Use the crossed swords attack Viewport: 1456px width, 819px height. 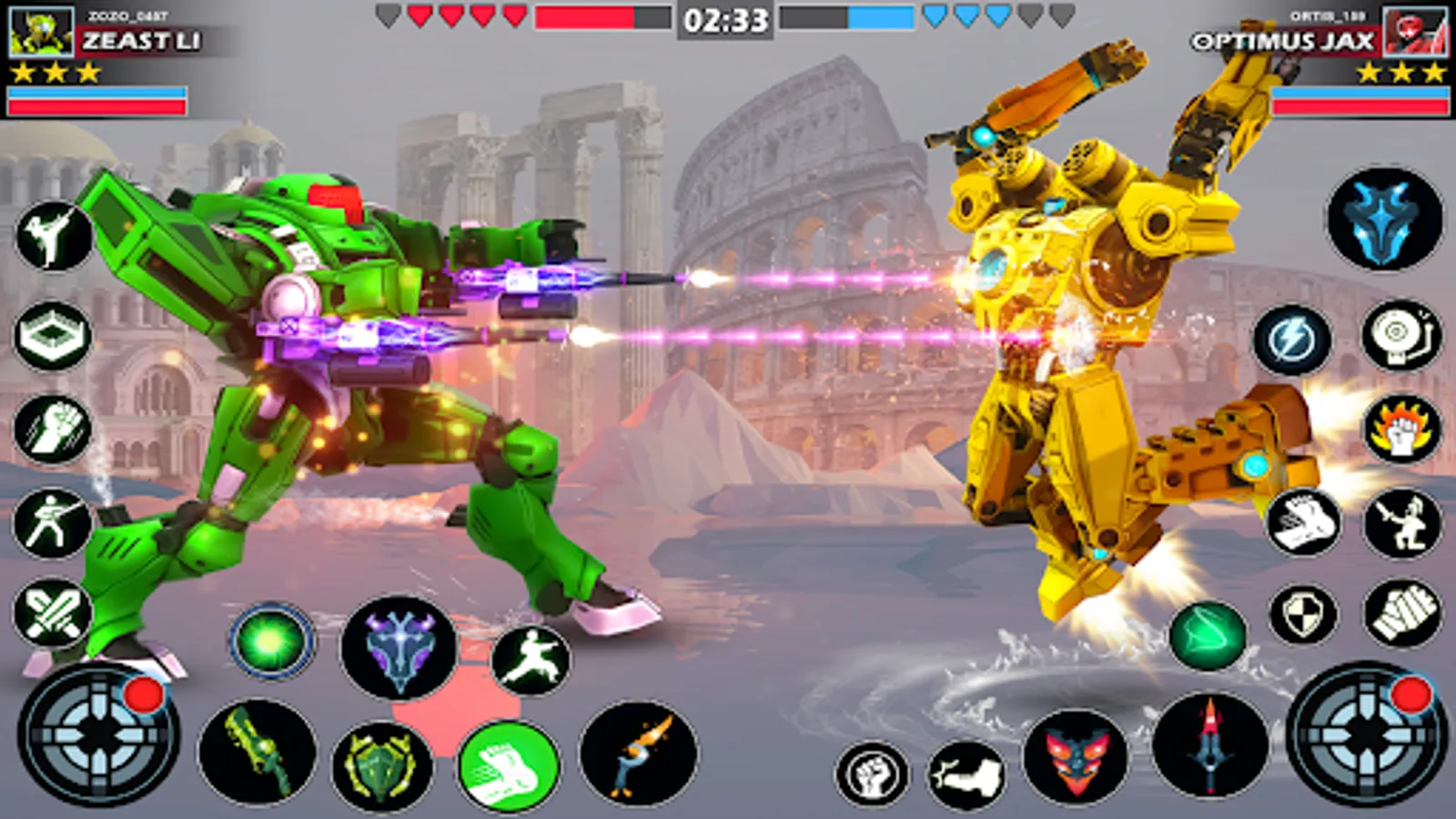tap(53, 612)
